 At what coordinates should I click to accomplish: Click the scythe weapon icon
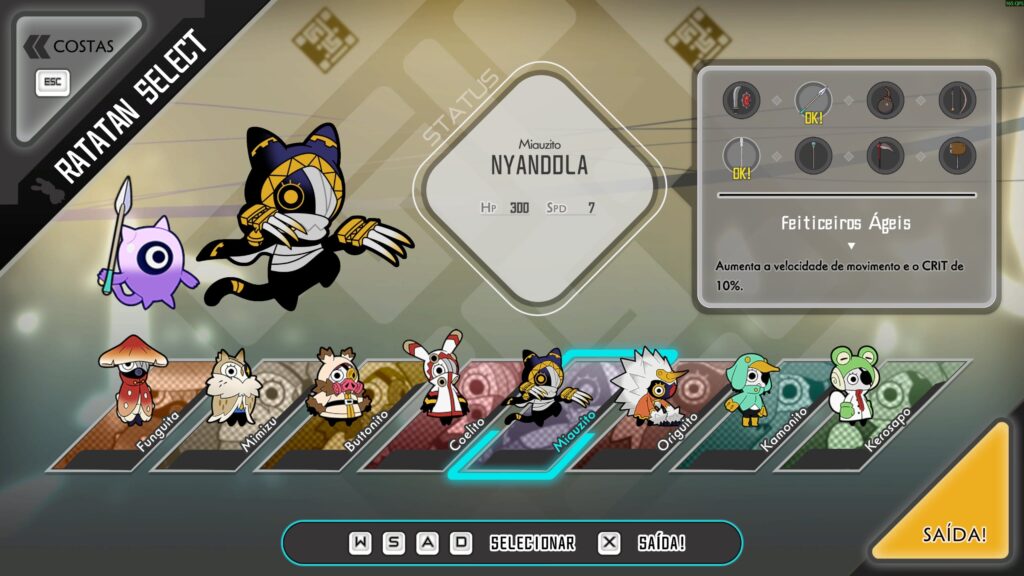tap(885, 155)
